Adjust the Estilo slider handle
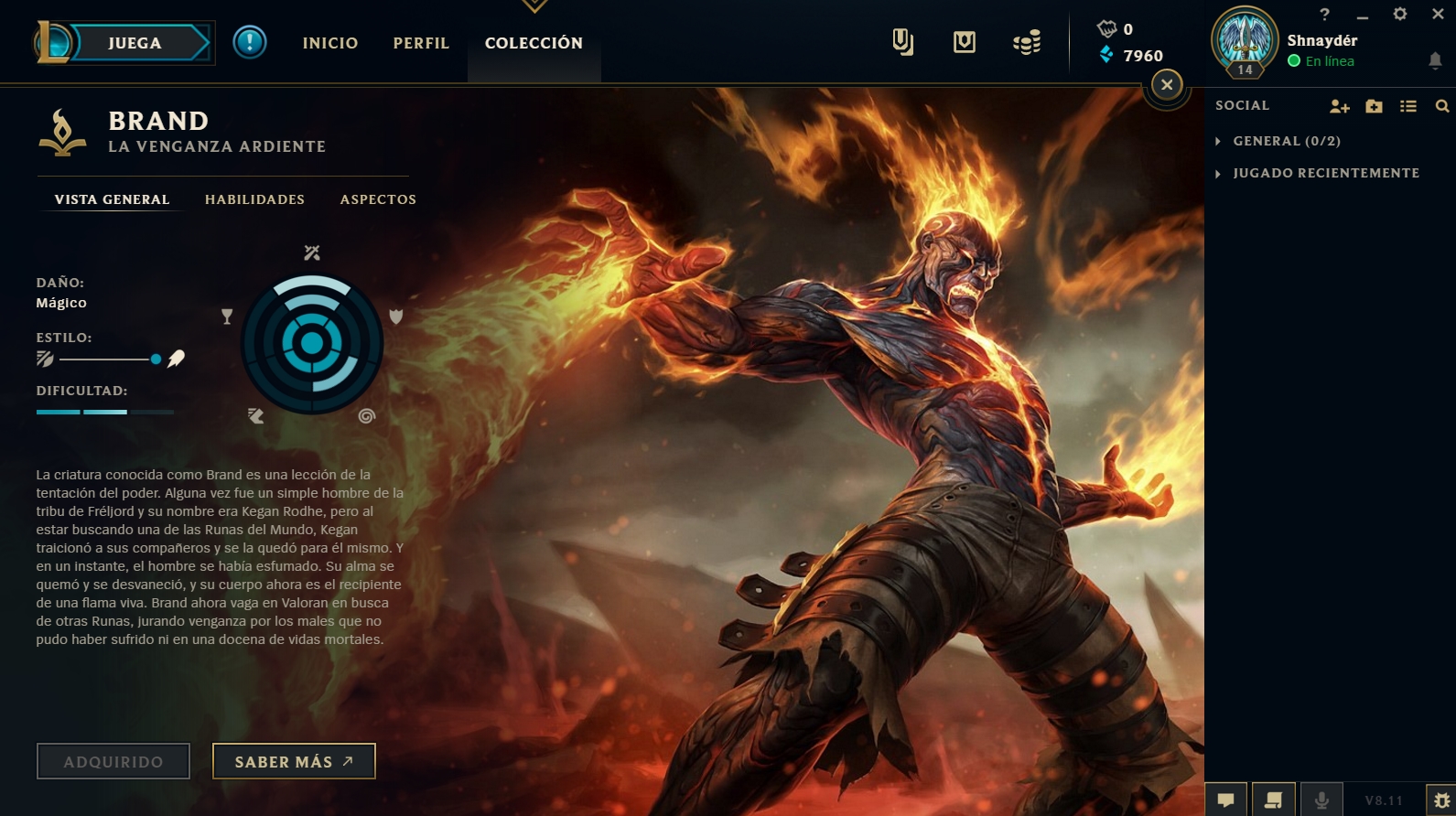The image size is (1456, 816). coord(156,359)
